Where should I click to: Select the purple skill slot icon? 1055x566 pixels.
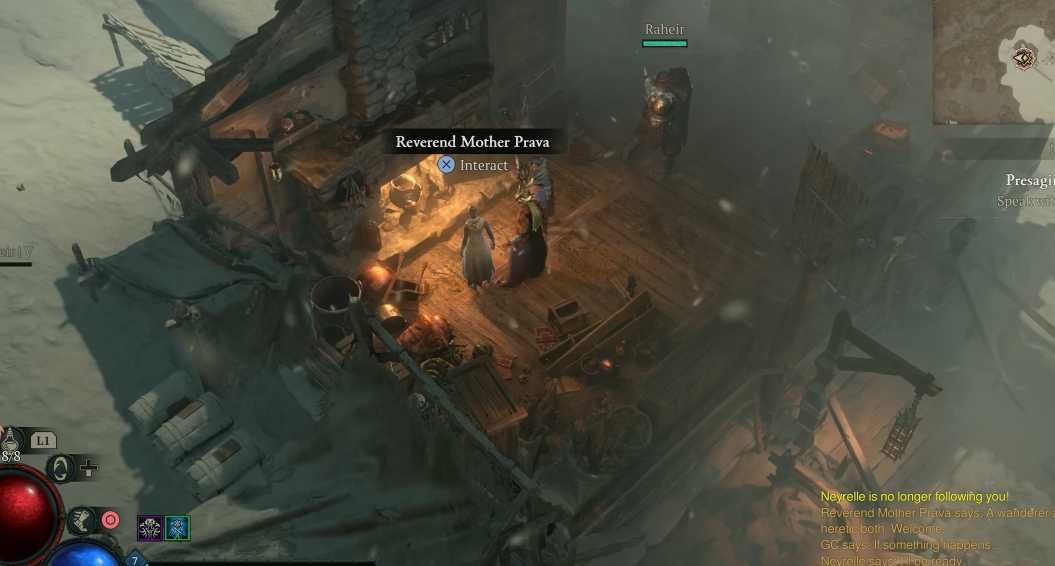pos(150,528)
